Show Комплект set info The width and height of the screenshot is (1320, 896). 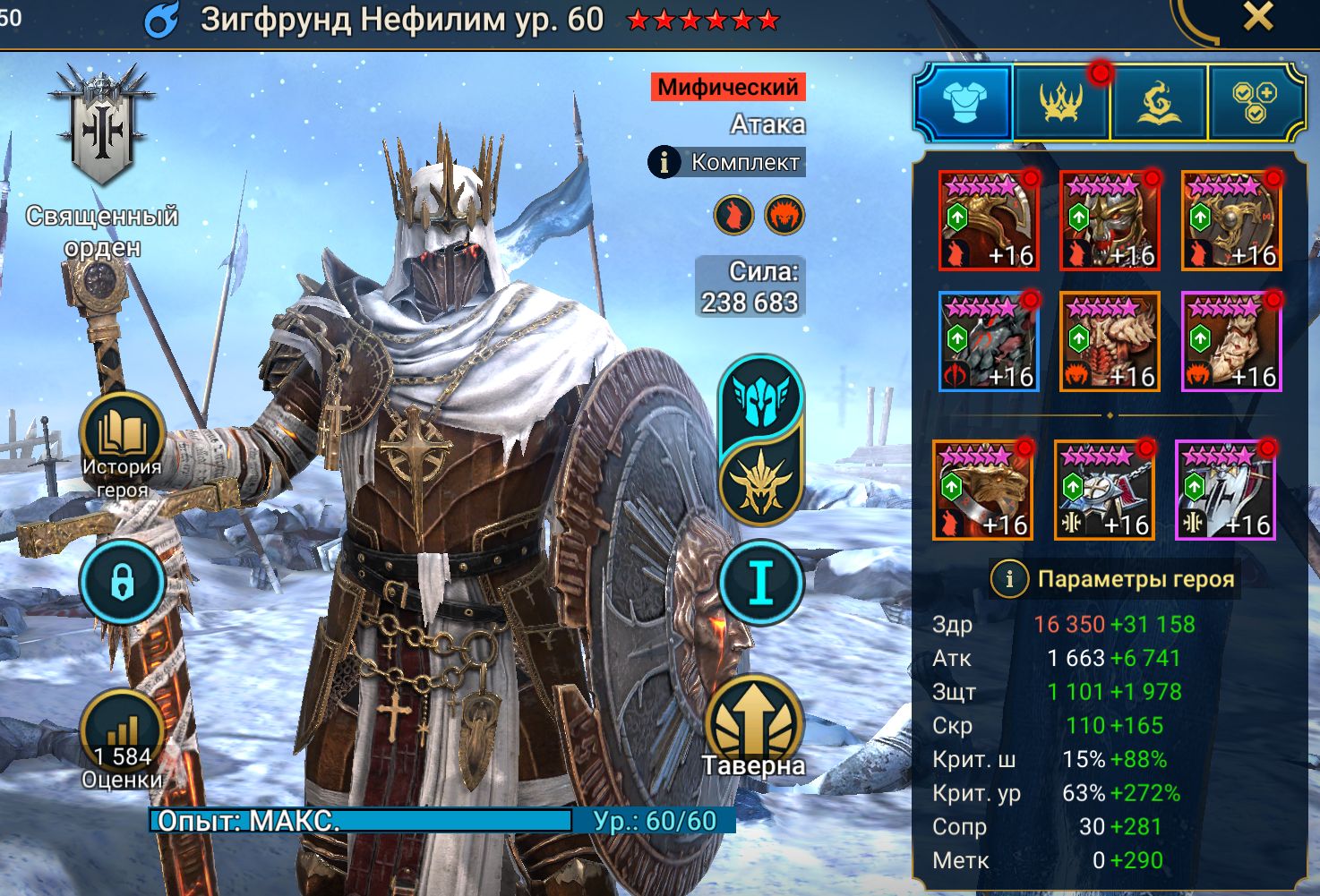(726, 162)
